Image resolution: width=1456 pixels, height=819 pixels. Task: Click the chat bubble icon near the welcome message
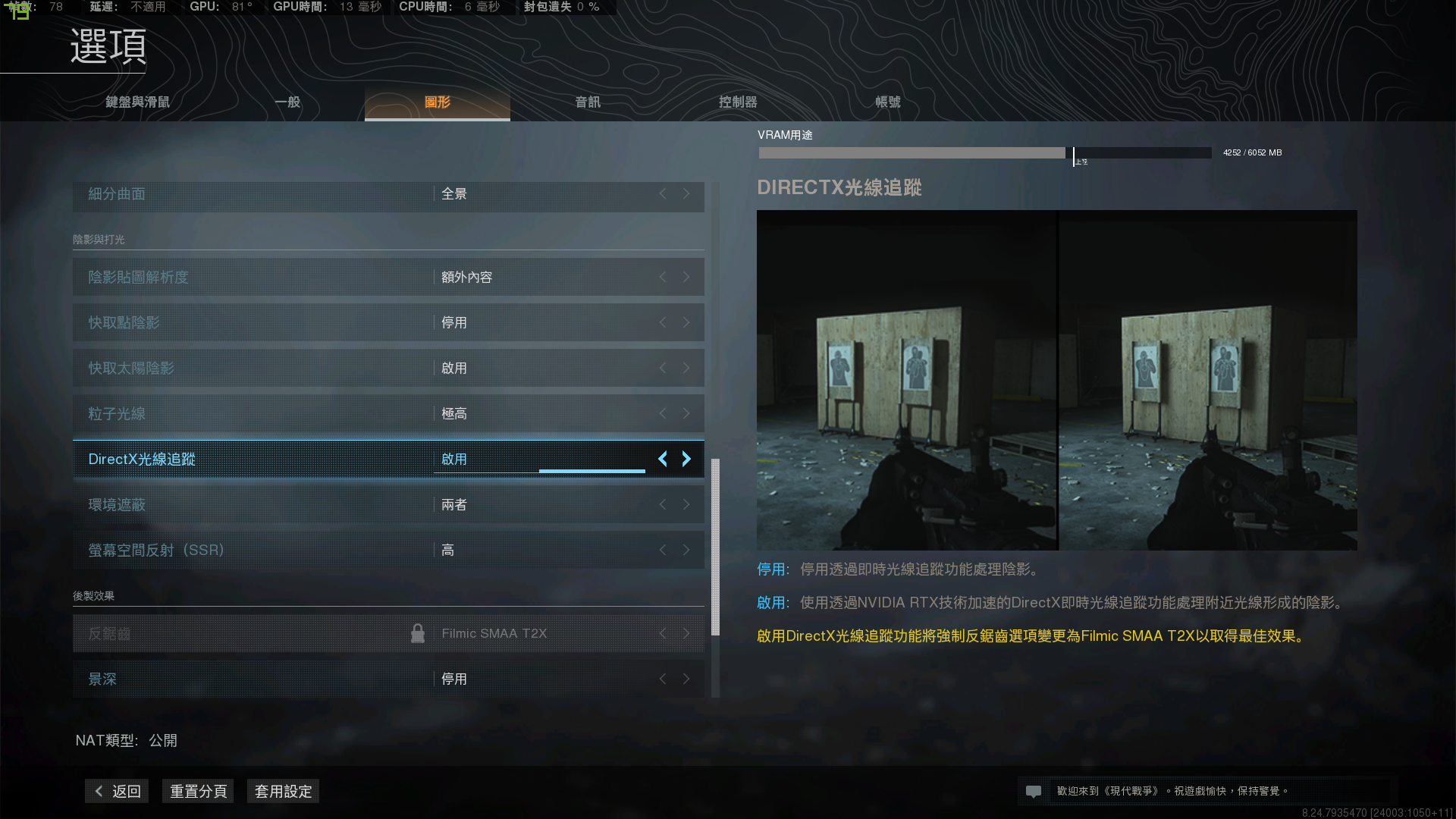1034,790
